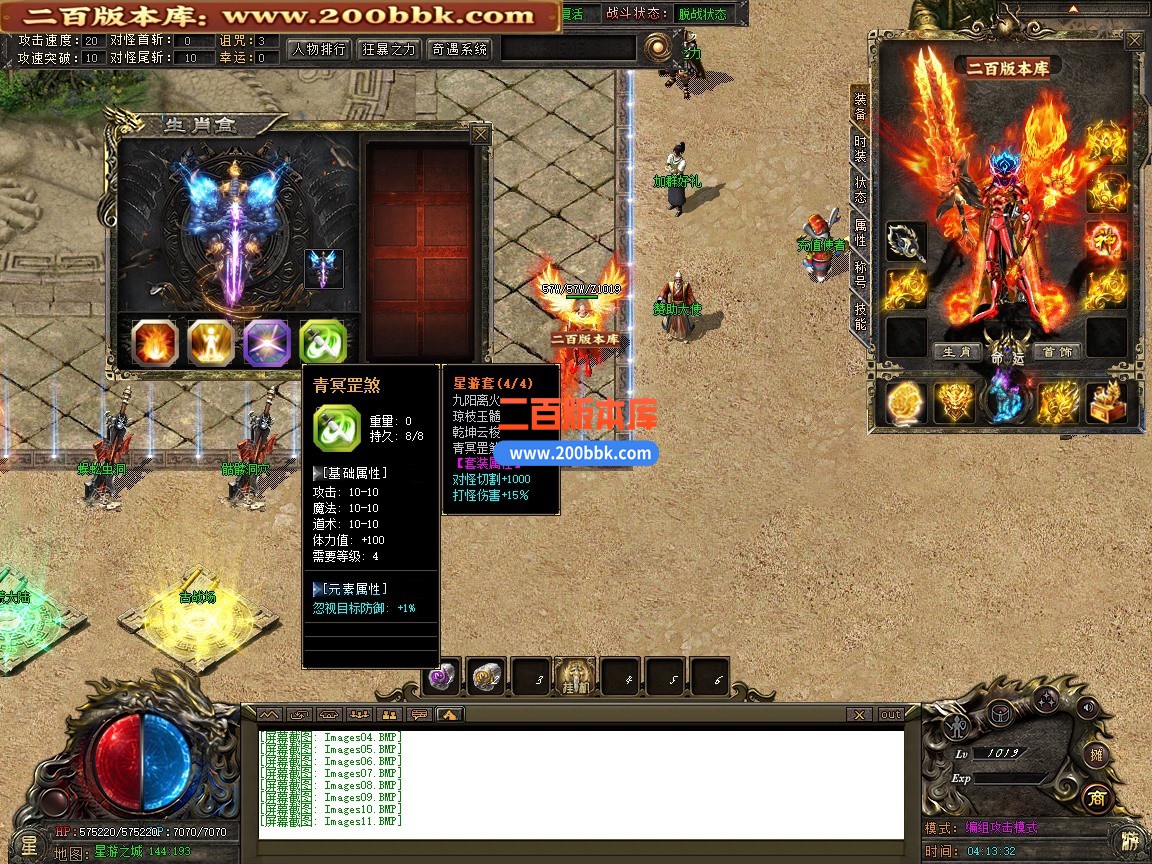The image size is (1152, 864).
Task: Open the 商 shop round button
Action: [1096, 798]
